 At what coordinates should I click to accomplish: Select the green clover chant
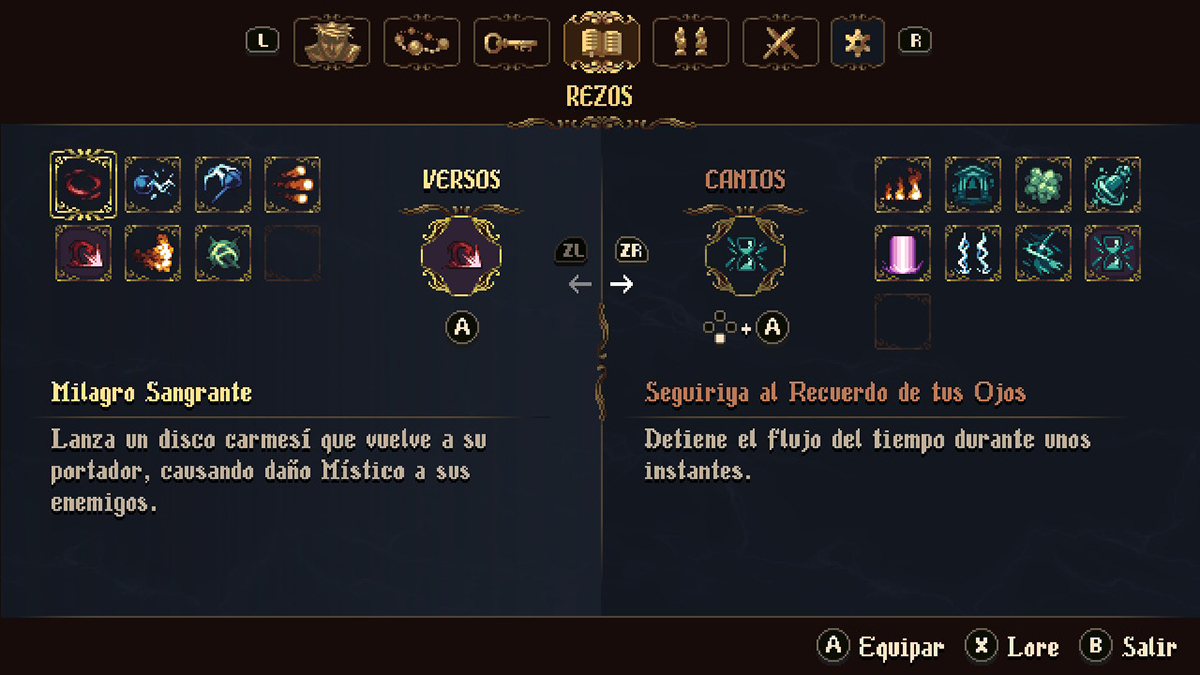1043,184
